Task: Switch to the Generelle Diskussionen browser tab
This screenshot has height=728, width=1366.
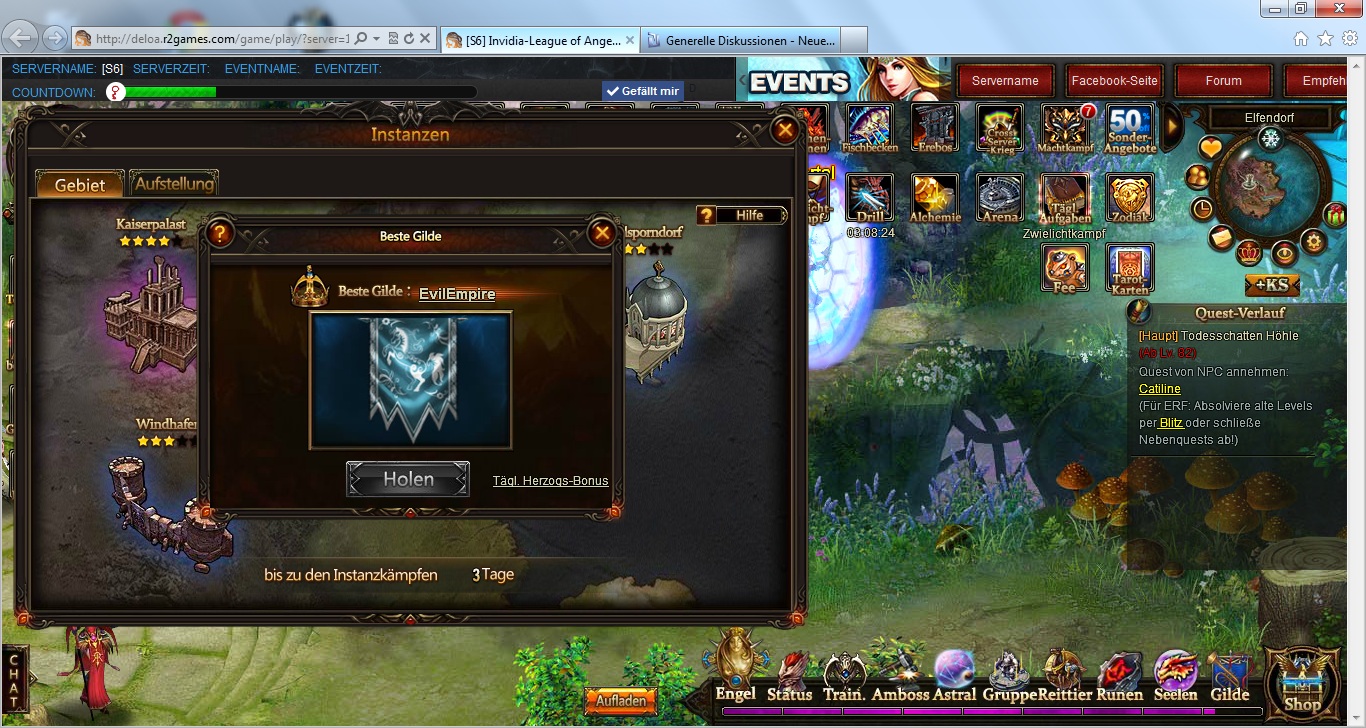Action: (740, 40)
